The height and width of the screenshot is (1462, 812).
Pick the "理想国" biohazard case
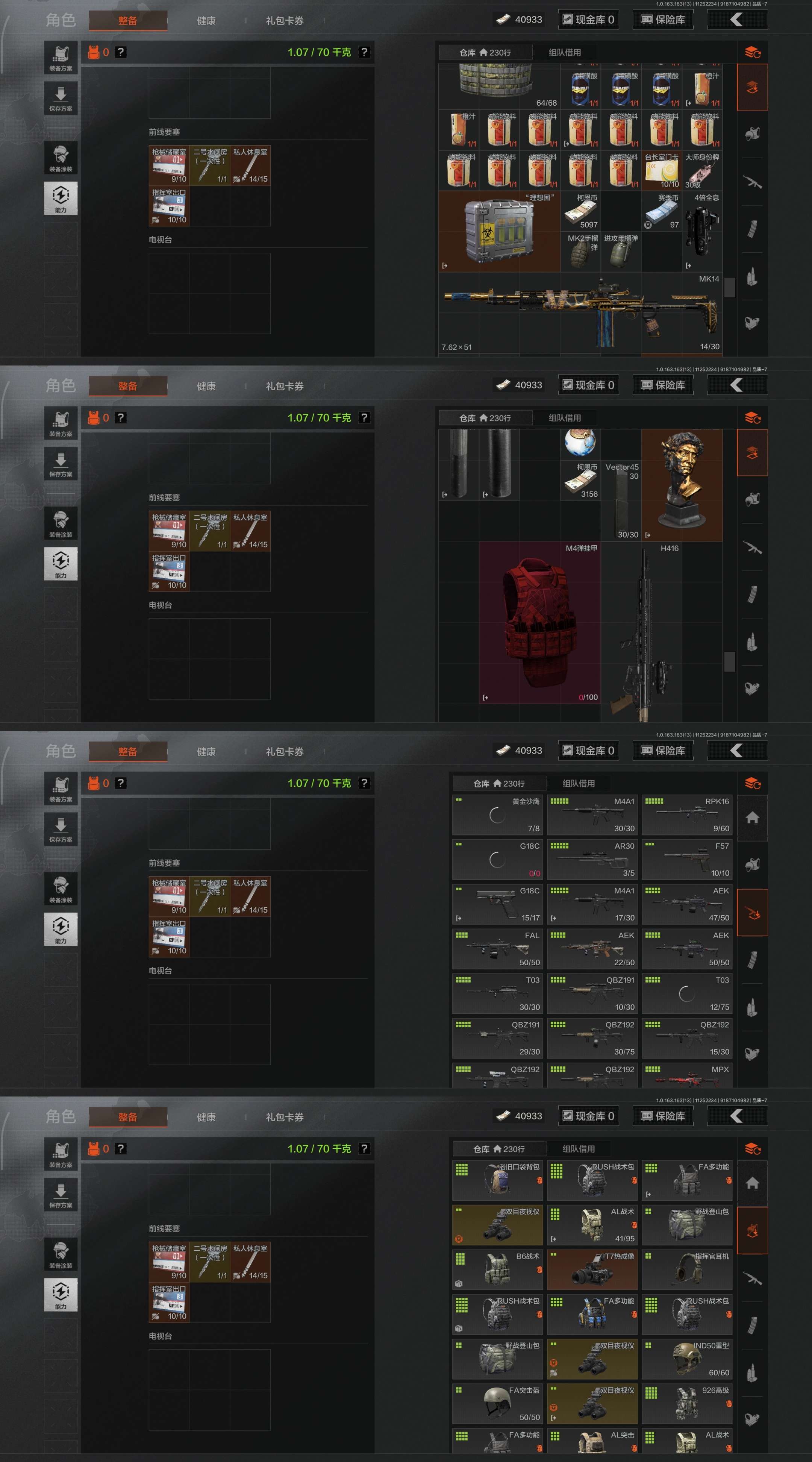click(x=499, y=231)
